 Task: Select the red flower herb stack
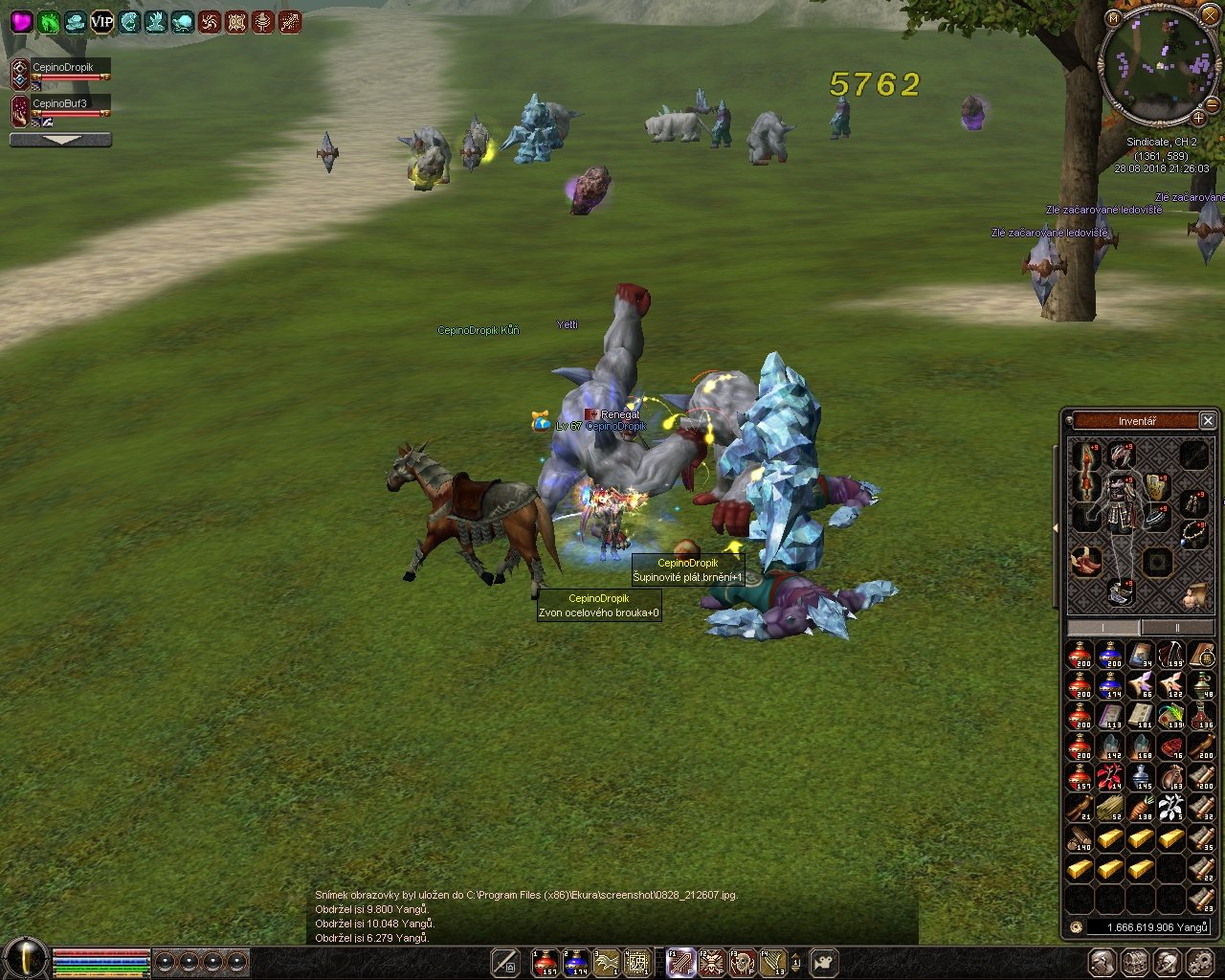click(1110, 778)
